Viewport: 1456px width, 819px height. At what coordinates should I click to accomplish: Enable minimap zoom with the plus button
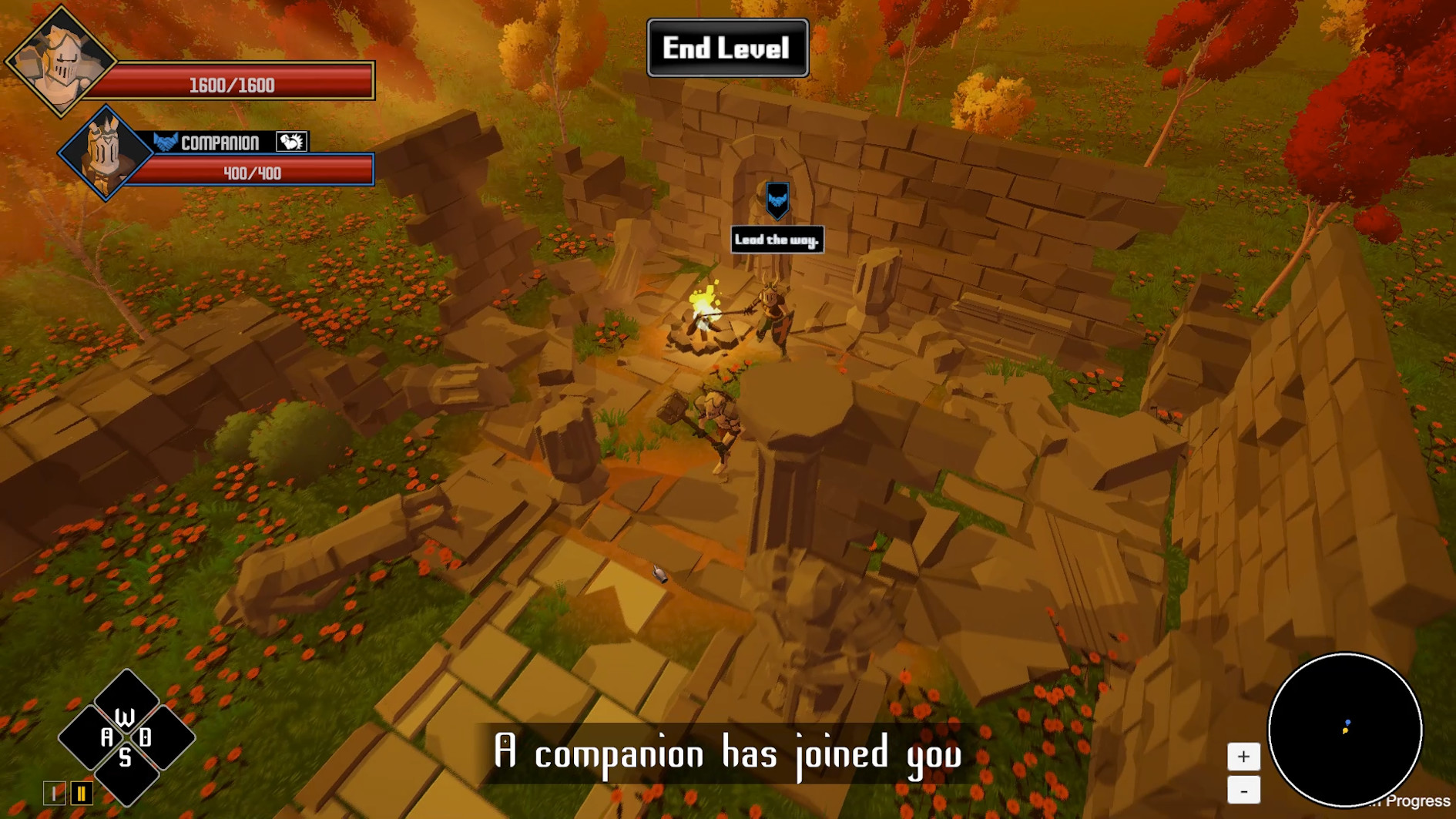(1244, 757)
